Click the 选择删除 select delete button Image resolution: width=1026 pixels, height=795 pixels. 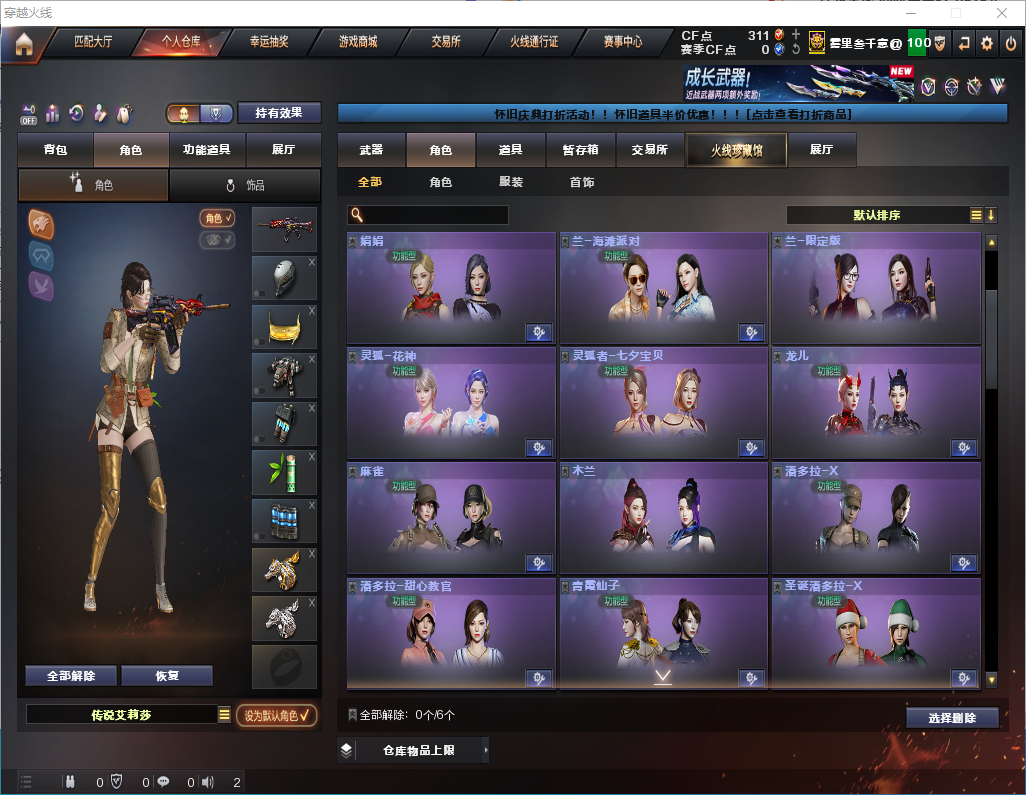[x=952, y=718]
